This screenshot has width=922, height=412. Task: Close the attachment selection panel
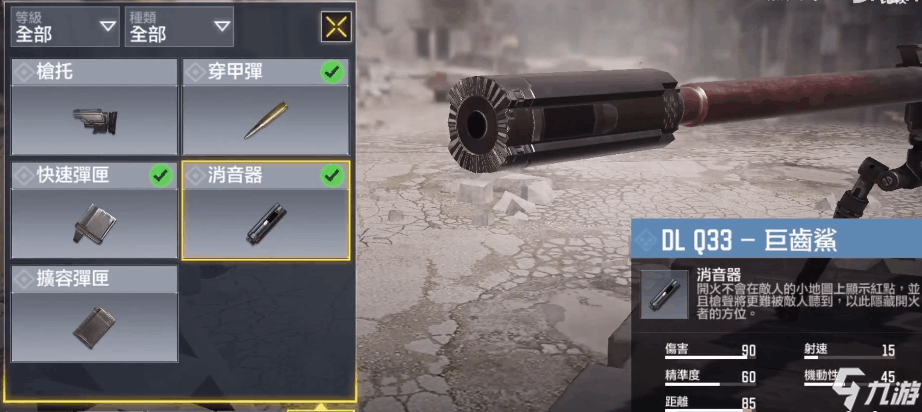pos(336,27)
